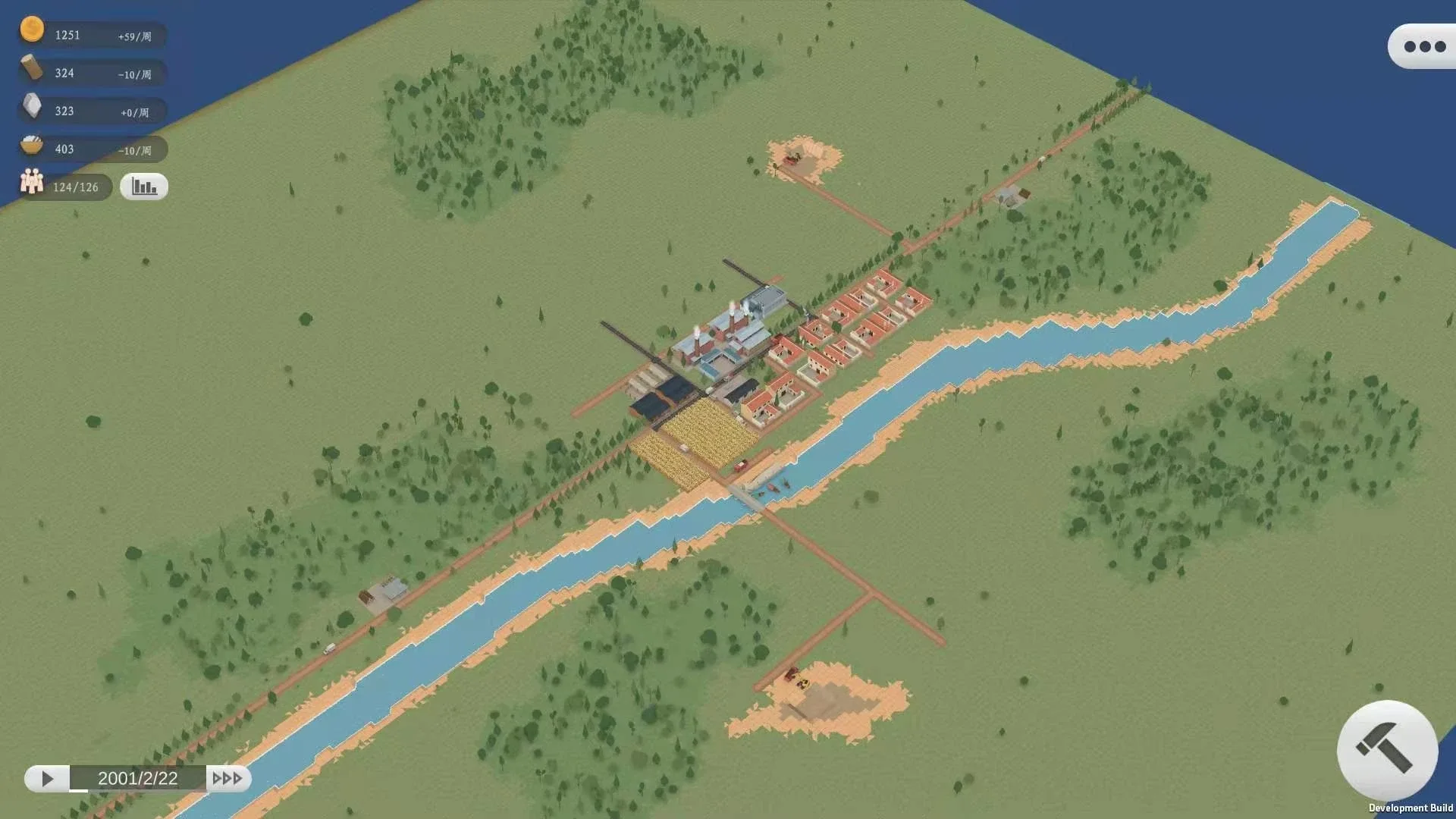Enable triple-speed fast forward
This screenshot has width=1456, height=819.
(x=227, y=777)
